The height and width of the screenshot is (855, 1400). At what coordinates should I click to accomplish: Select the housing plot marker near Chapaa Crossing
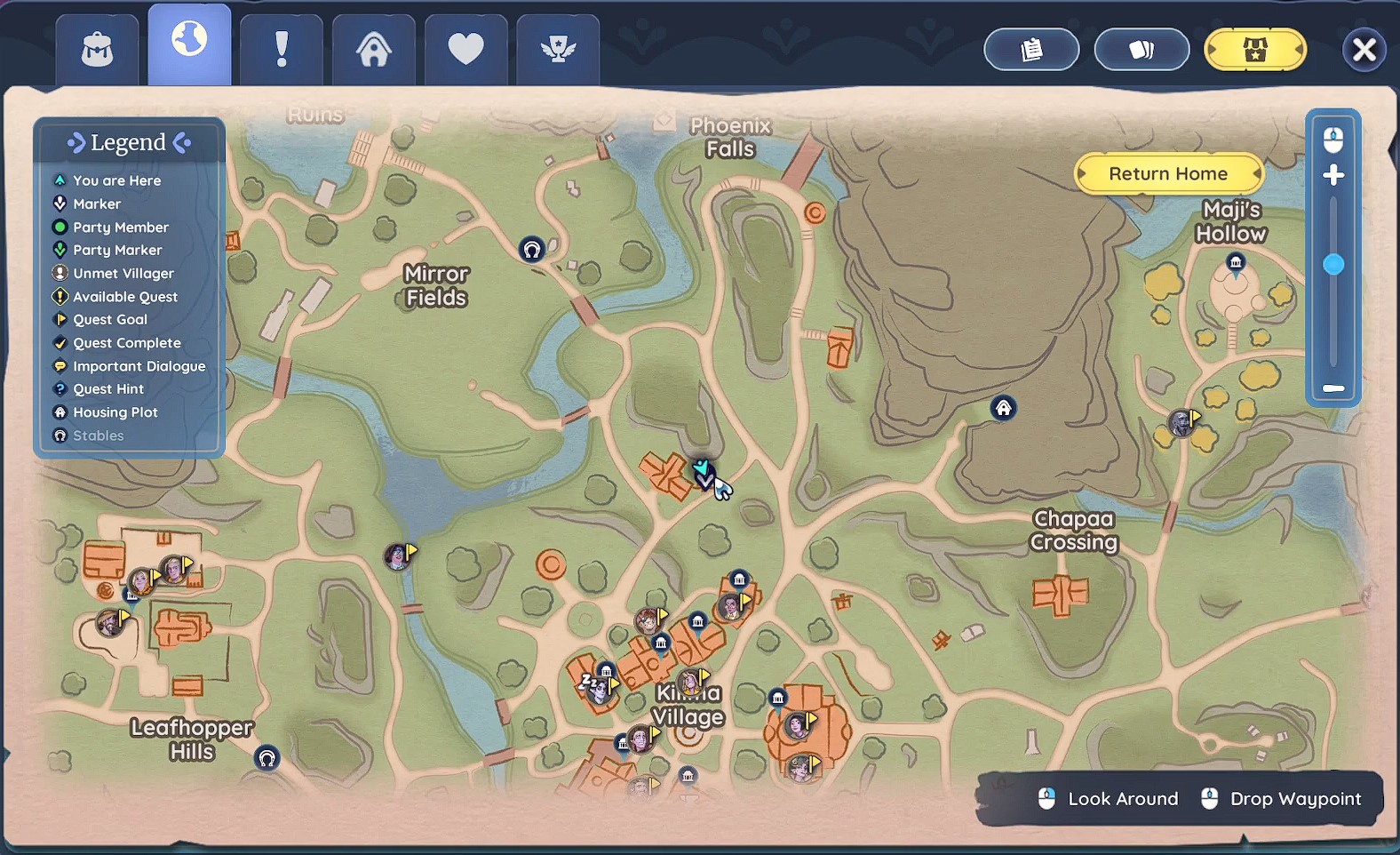tap(1003, 408)
